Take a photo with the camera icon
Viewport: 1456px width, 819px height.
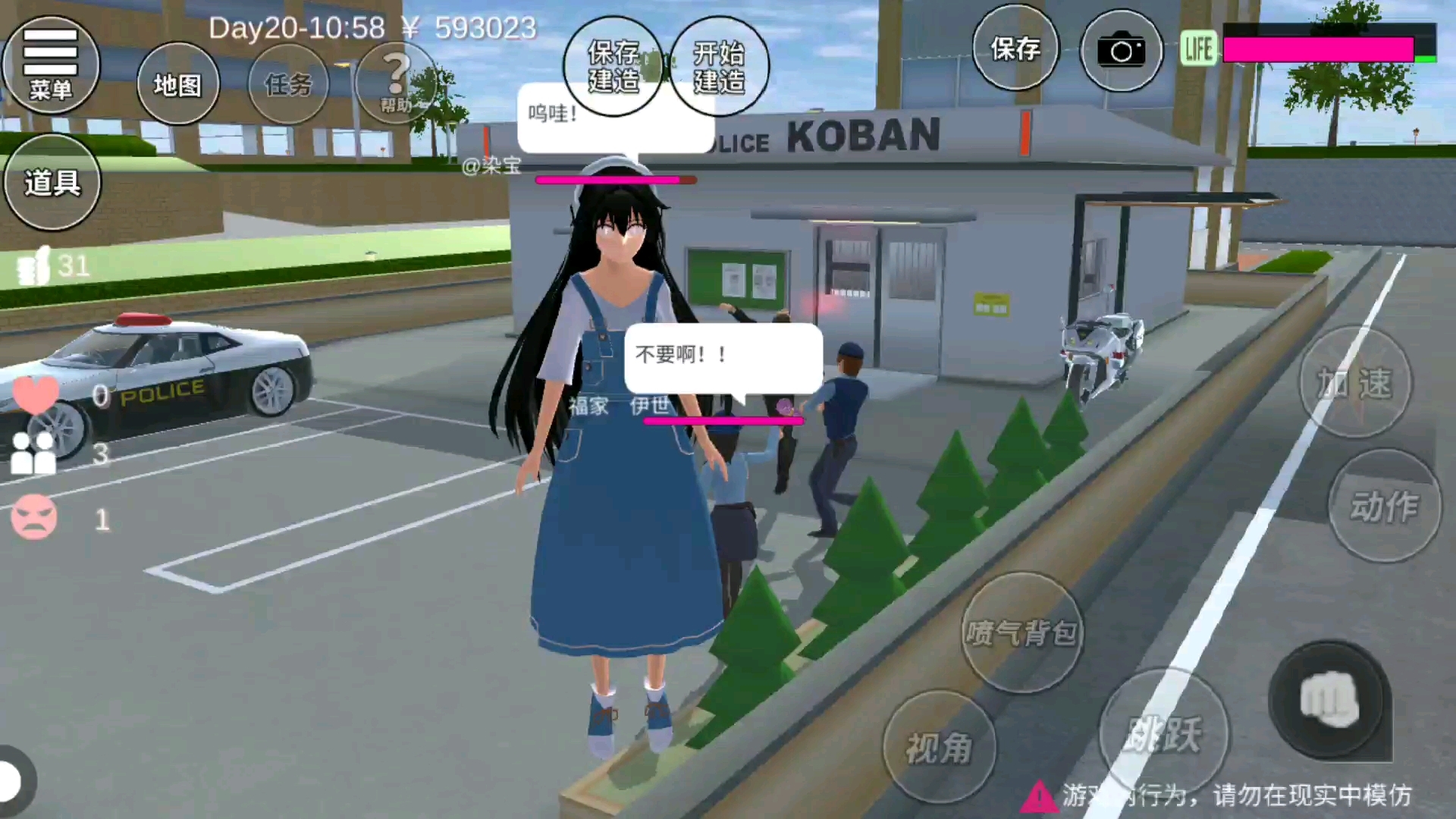[x=1121, y=49]
